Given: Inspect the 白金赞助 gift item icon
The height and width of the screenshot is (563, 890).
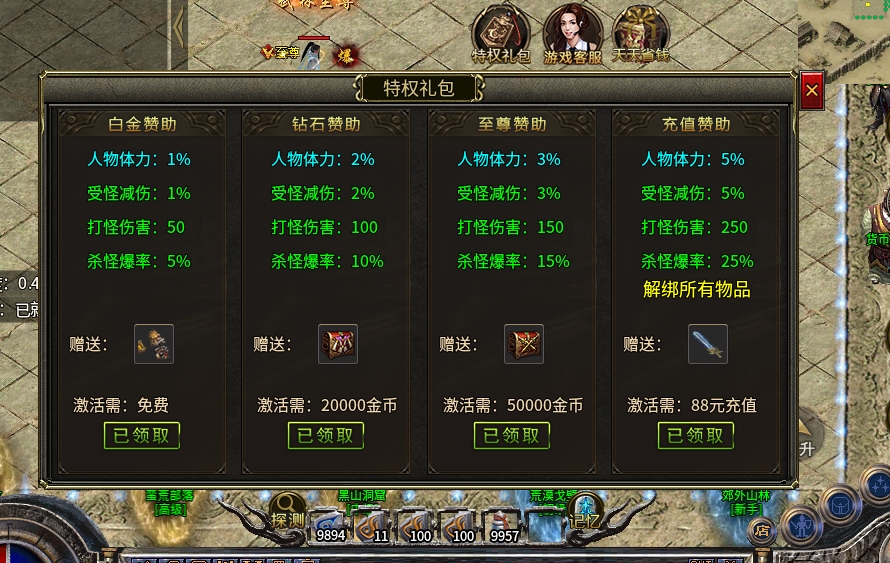Looking at the screenshot, I should [x=154, y=344].
